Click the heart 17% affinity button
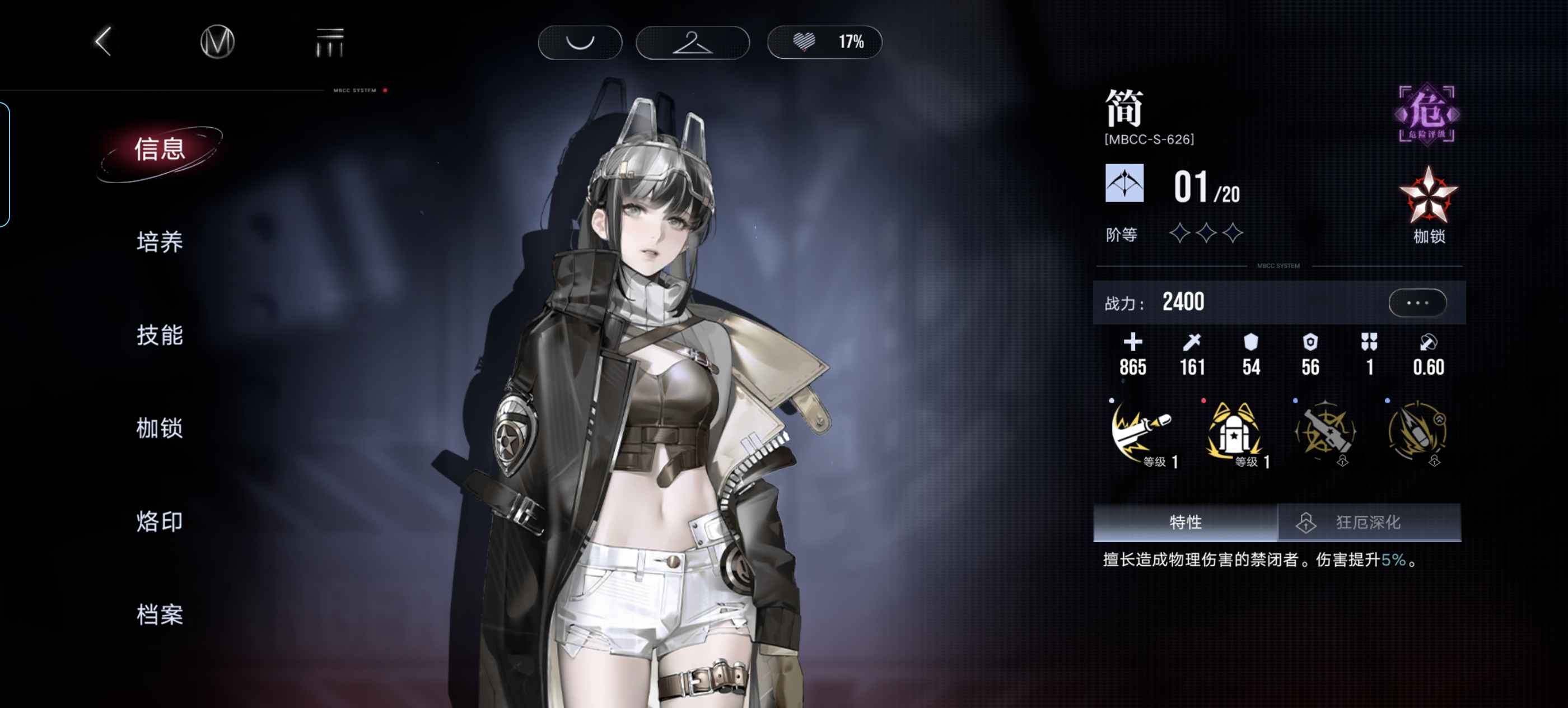 coord(824,42)
